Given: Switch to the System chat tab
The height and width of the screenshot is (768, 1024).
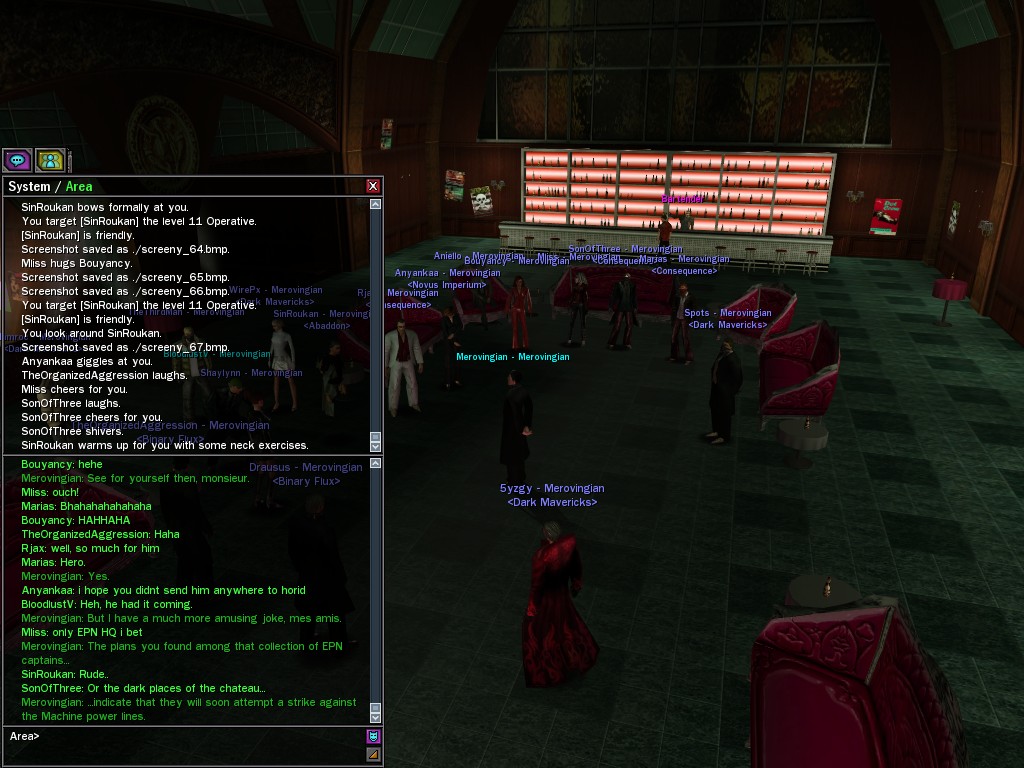Looking at the screenshot, I should tap(28, 186).
